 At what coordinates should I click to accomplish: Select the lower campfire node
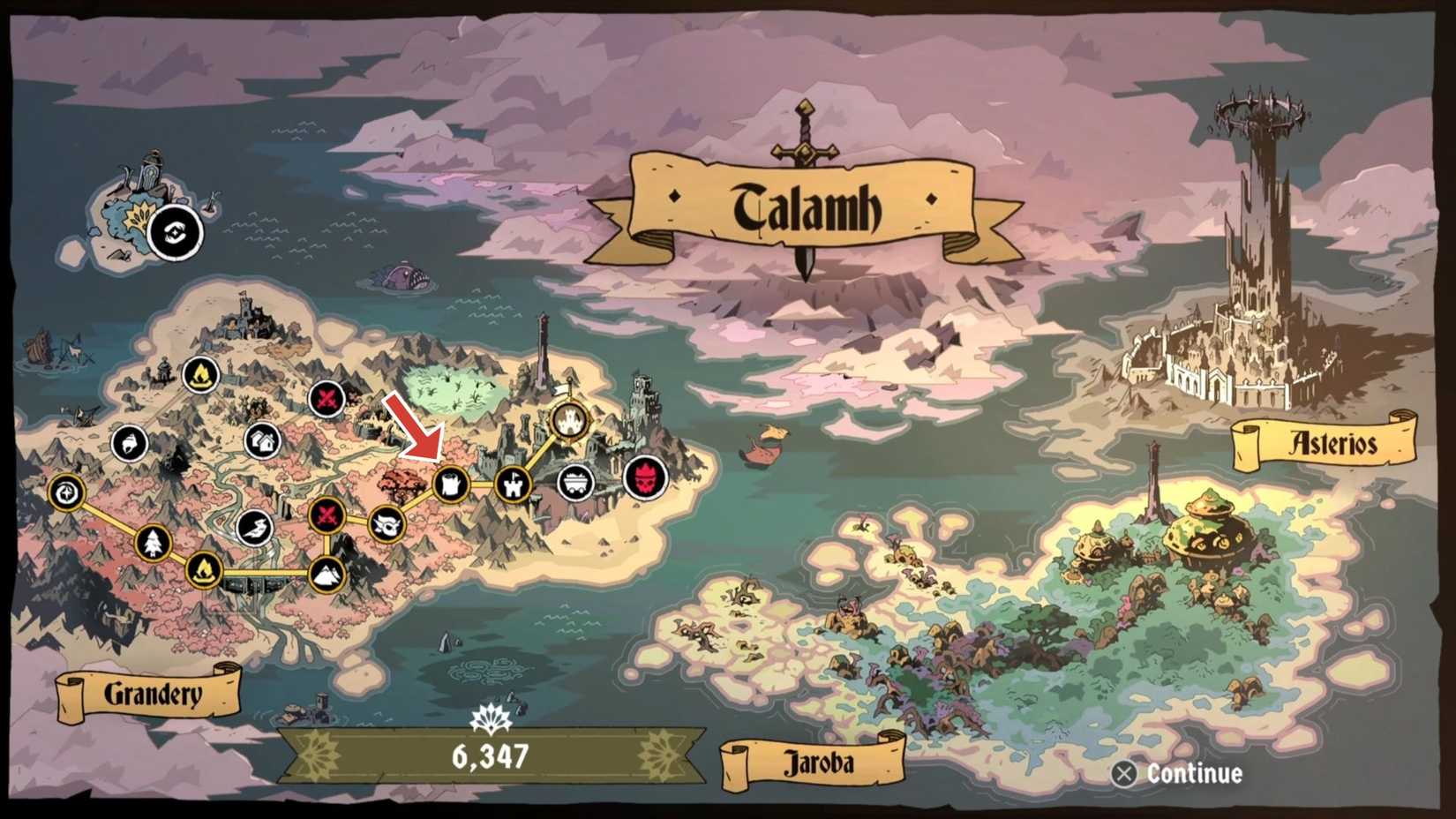click(x=204, y=573)
